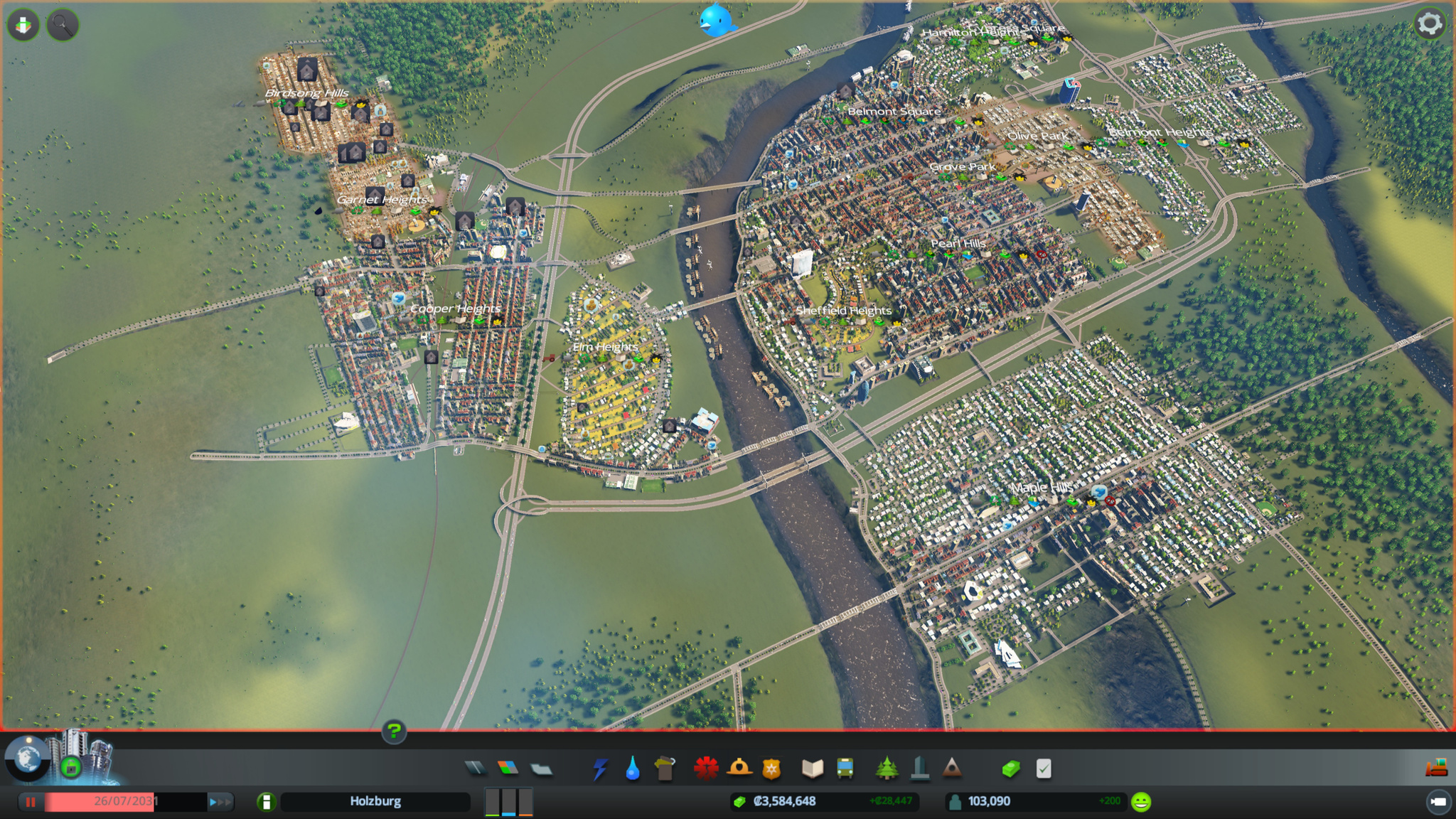Open the Healthcare red cross menu
The height and width of the screenshot is (819, 1456).
(706, 769)
